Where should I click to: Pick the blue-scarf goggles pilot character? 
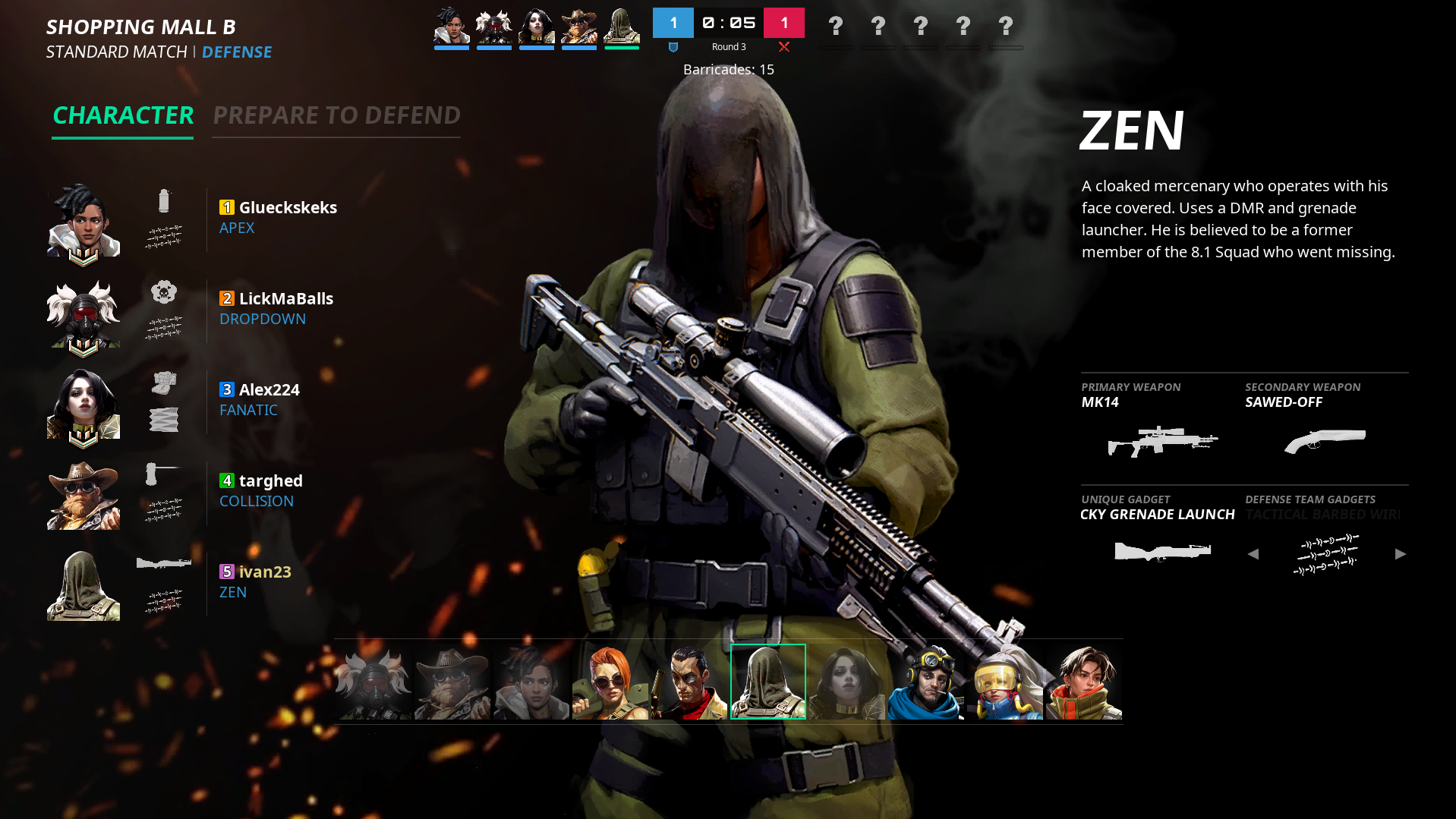click(925, 681)
